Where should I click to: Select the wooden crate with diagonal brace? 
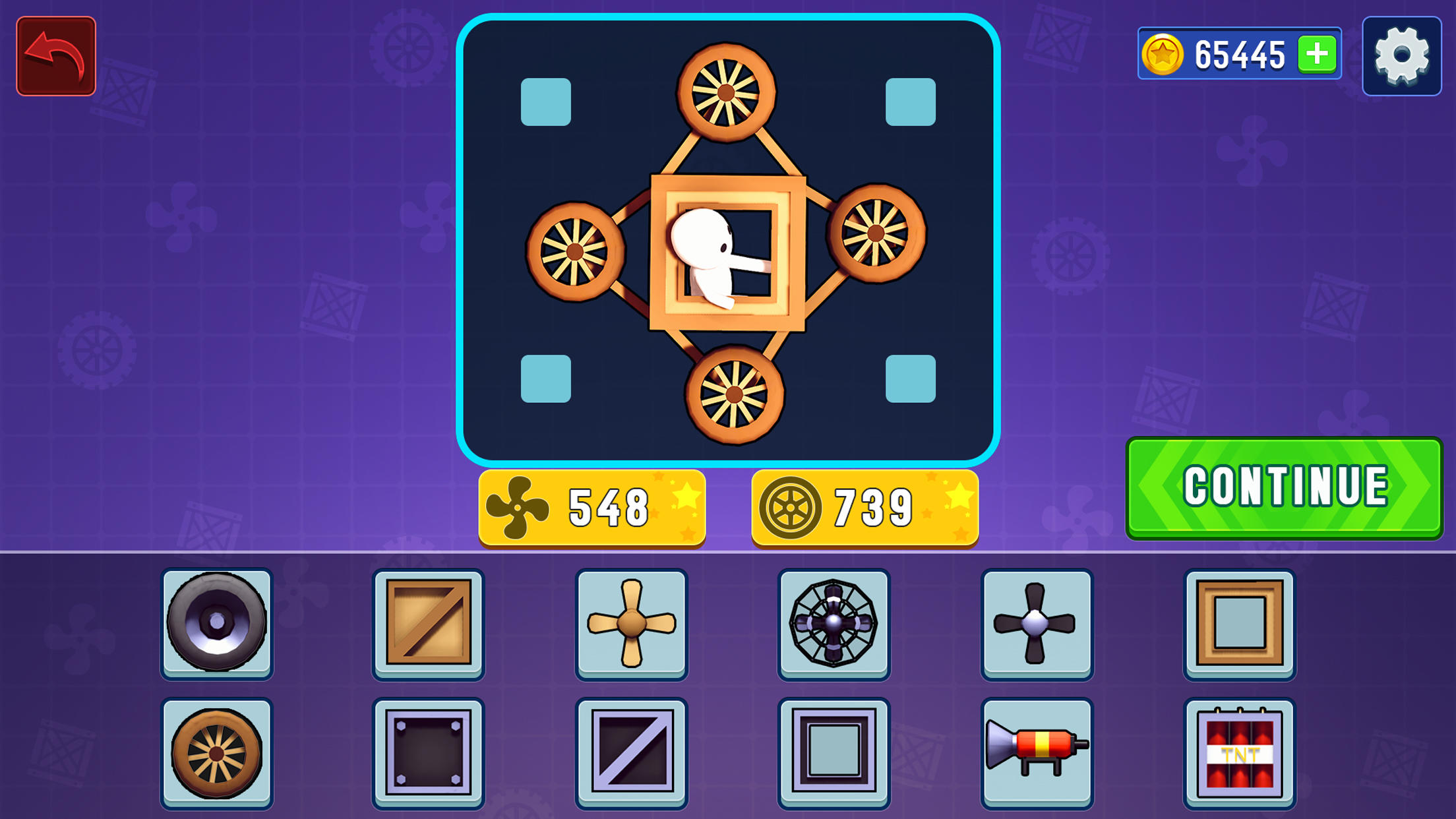point(427,624)
